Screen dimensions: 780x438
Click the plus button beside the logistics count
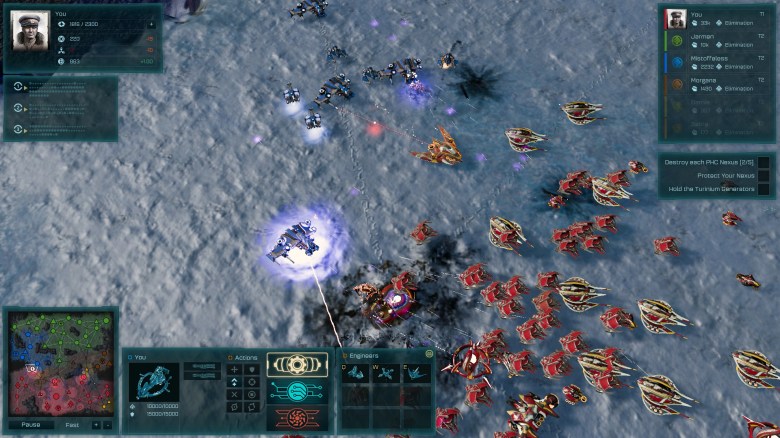(150, 22)
